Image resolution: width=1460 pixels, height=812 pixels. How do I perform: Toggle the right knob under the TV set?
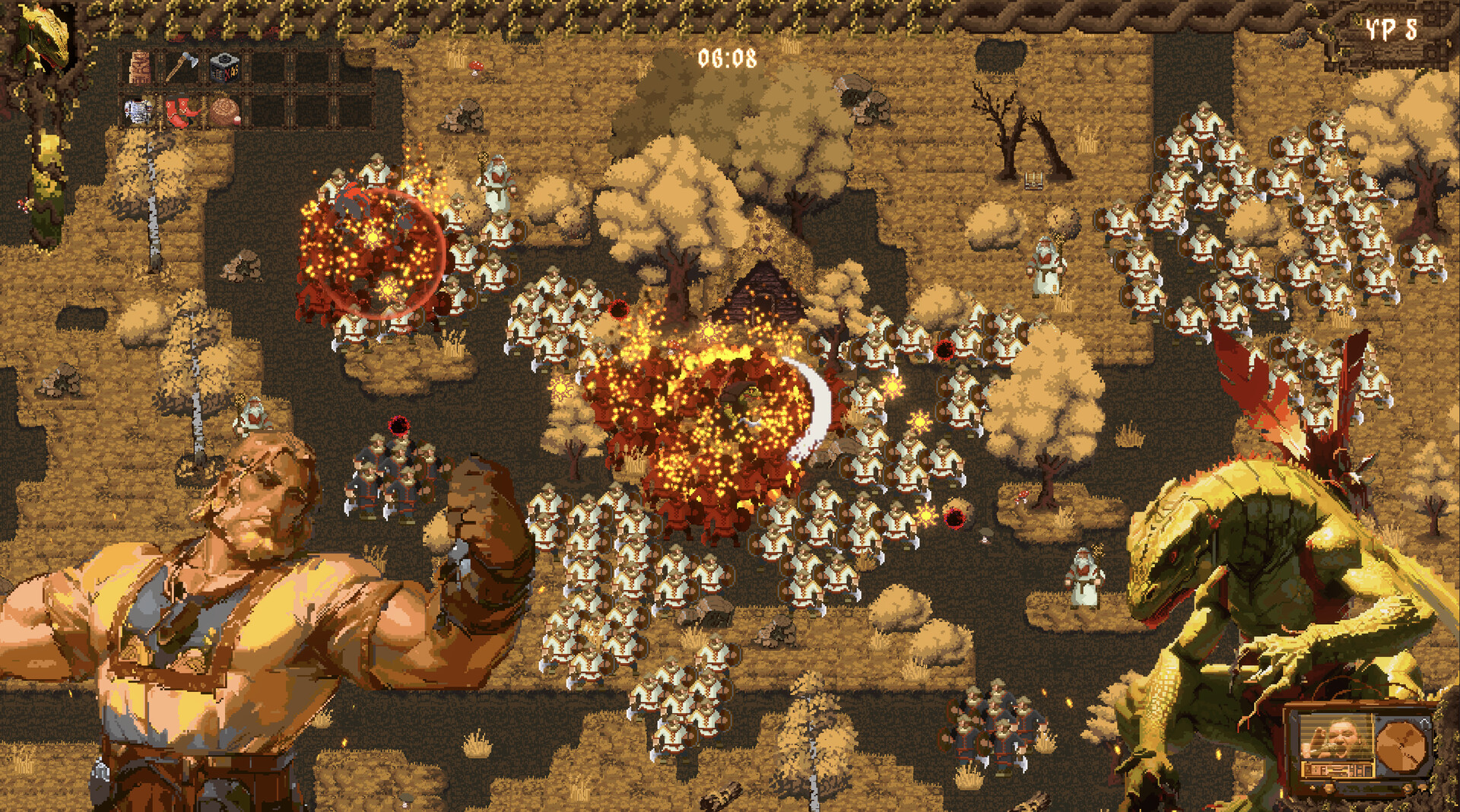(1408, 787)
